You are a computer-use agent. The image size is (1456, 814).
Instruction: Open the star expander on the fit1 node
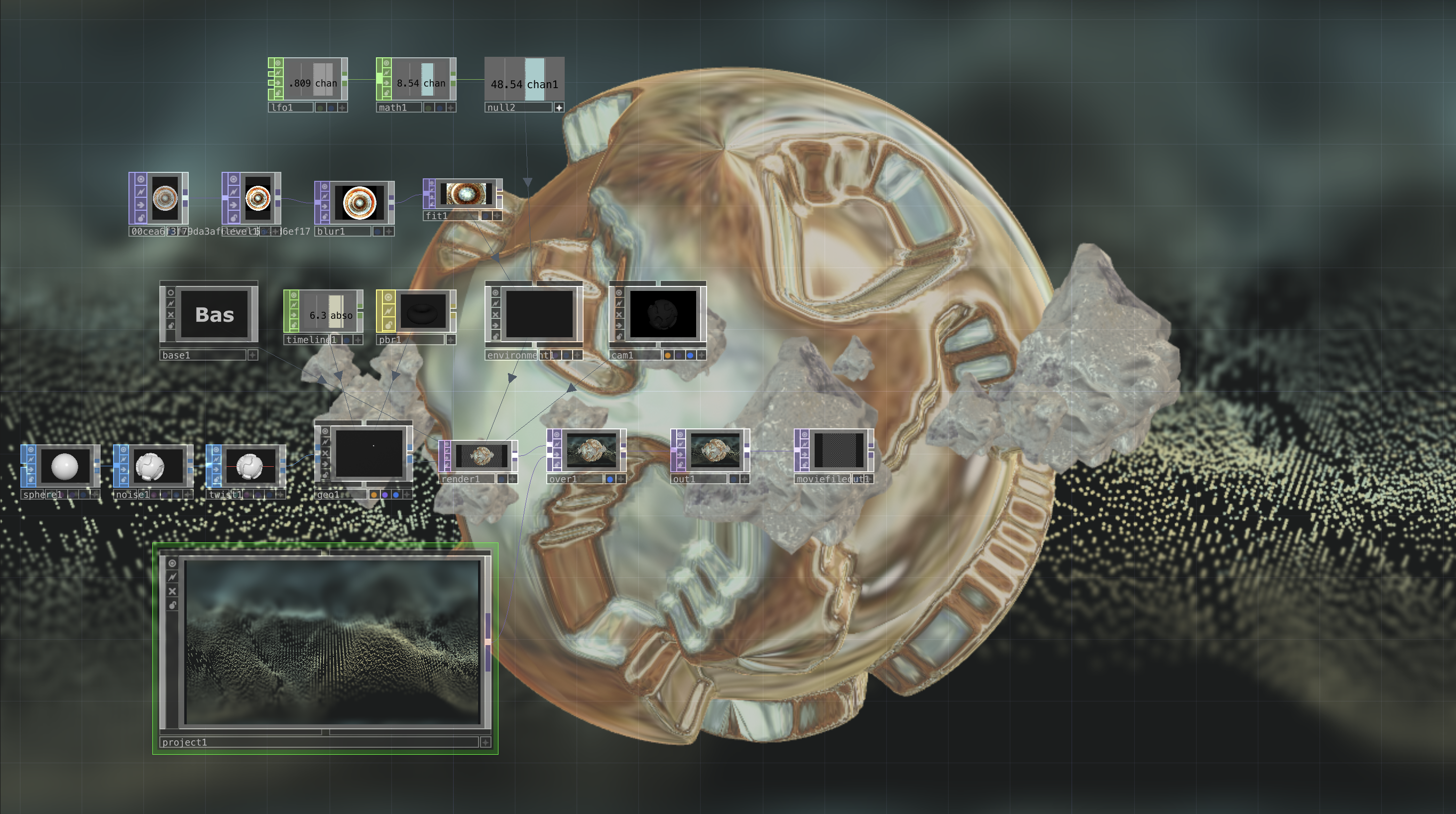click(x=499, y=217)
